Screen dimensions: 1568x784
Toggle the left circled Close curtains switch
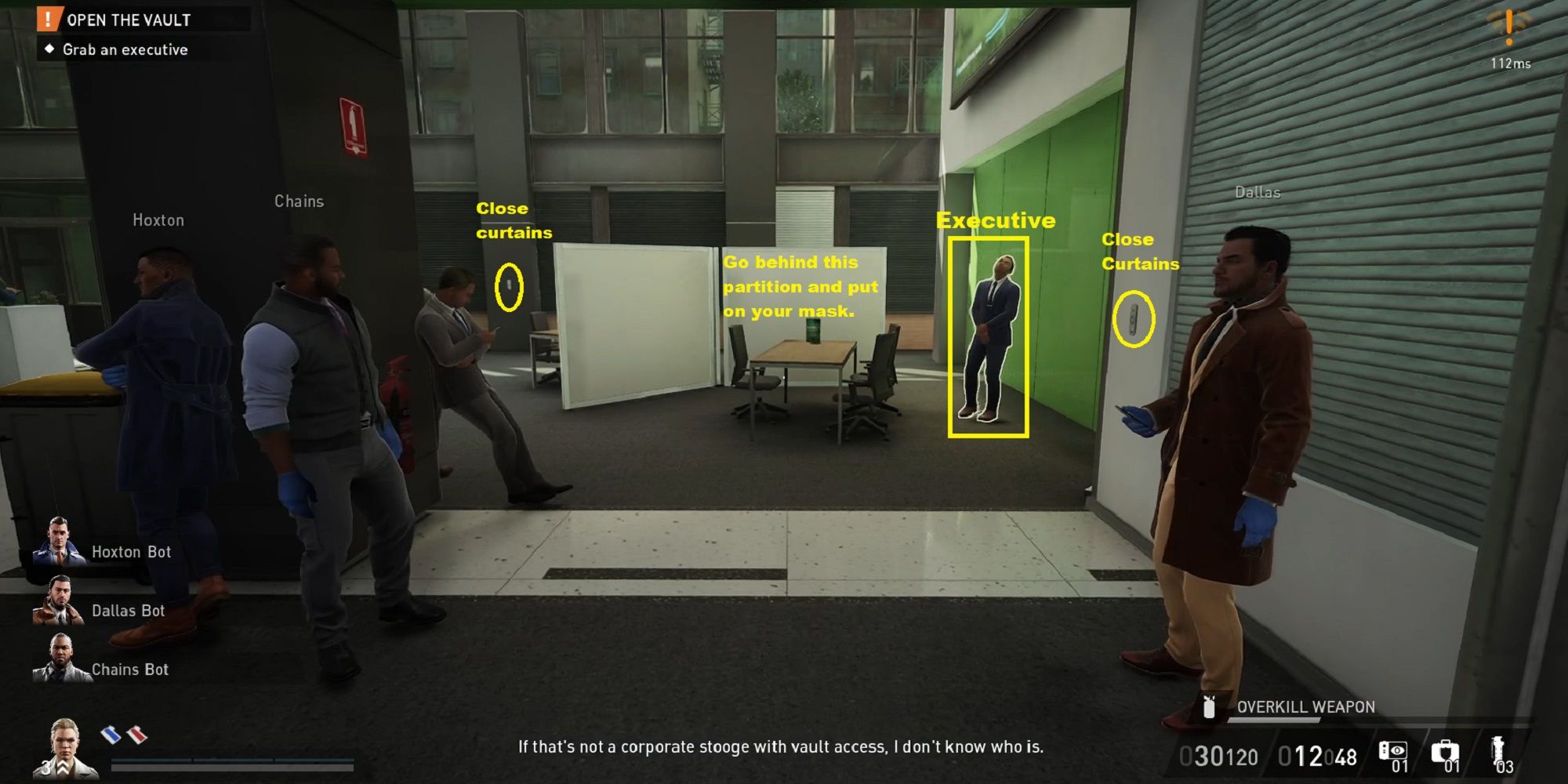(510, 289)
